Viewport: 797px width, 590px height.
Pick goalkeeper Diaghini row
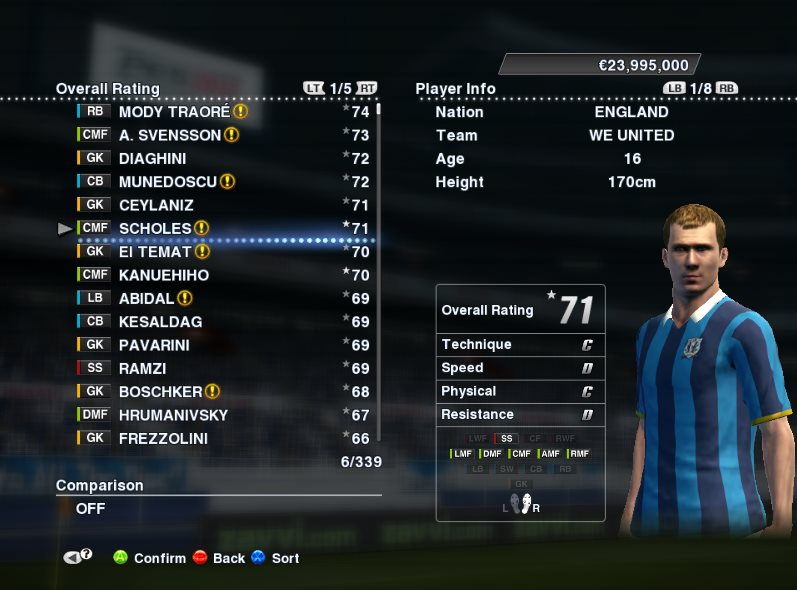152,158
